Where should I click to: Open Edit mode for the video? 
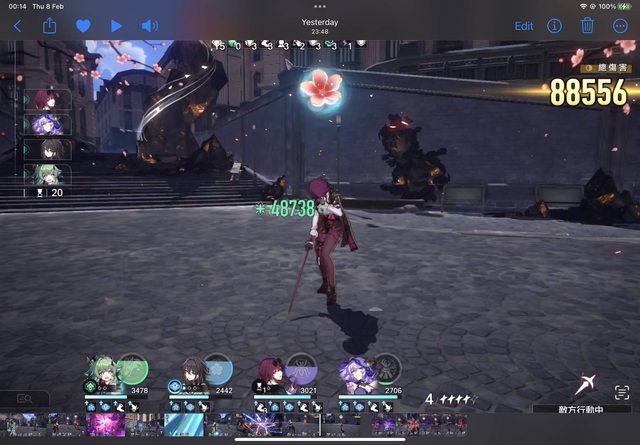pyautogui.click(x=524, y=26)
